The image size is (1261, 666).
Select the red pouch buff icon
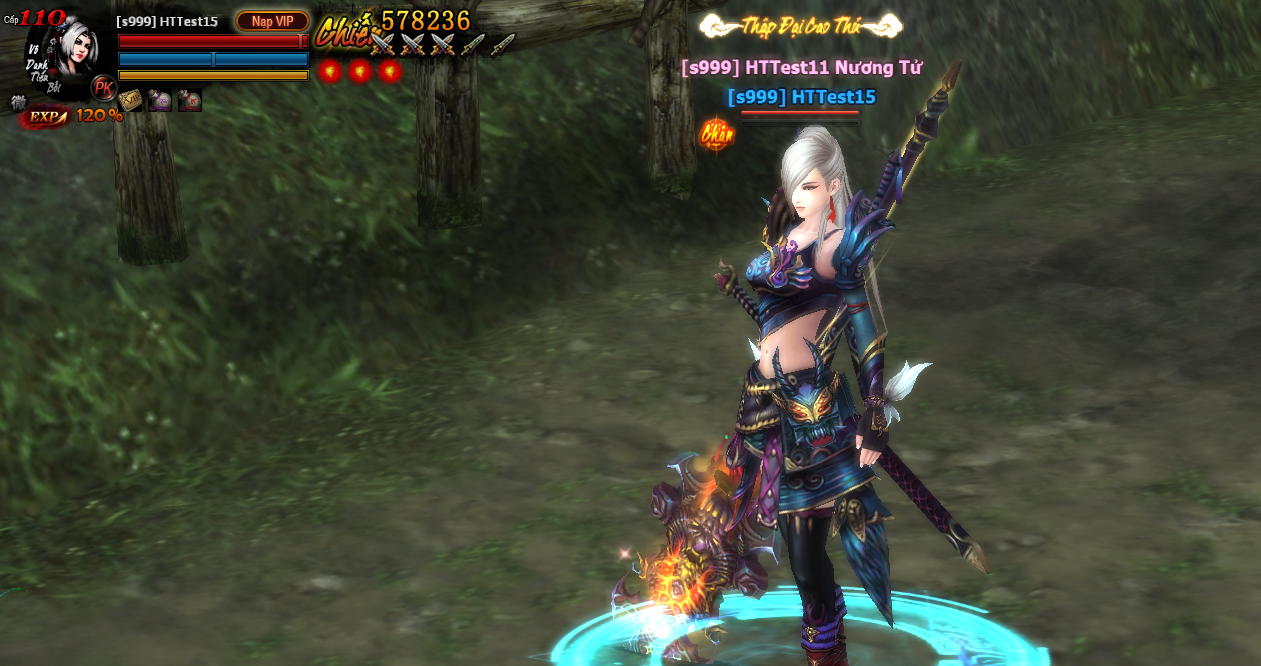(190, 100)
